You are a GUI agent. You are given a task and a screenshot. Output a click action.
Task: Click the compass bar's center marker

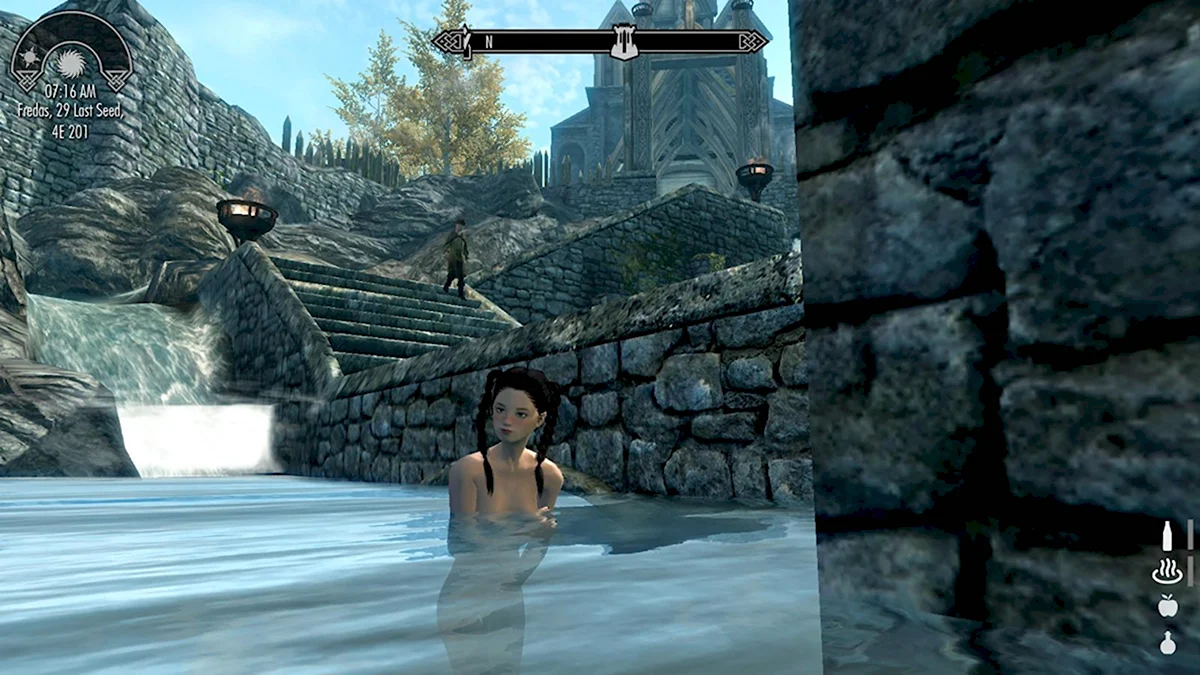[624, 42]
